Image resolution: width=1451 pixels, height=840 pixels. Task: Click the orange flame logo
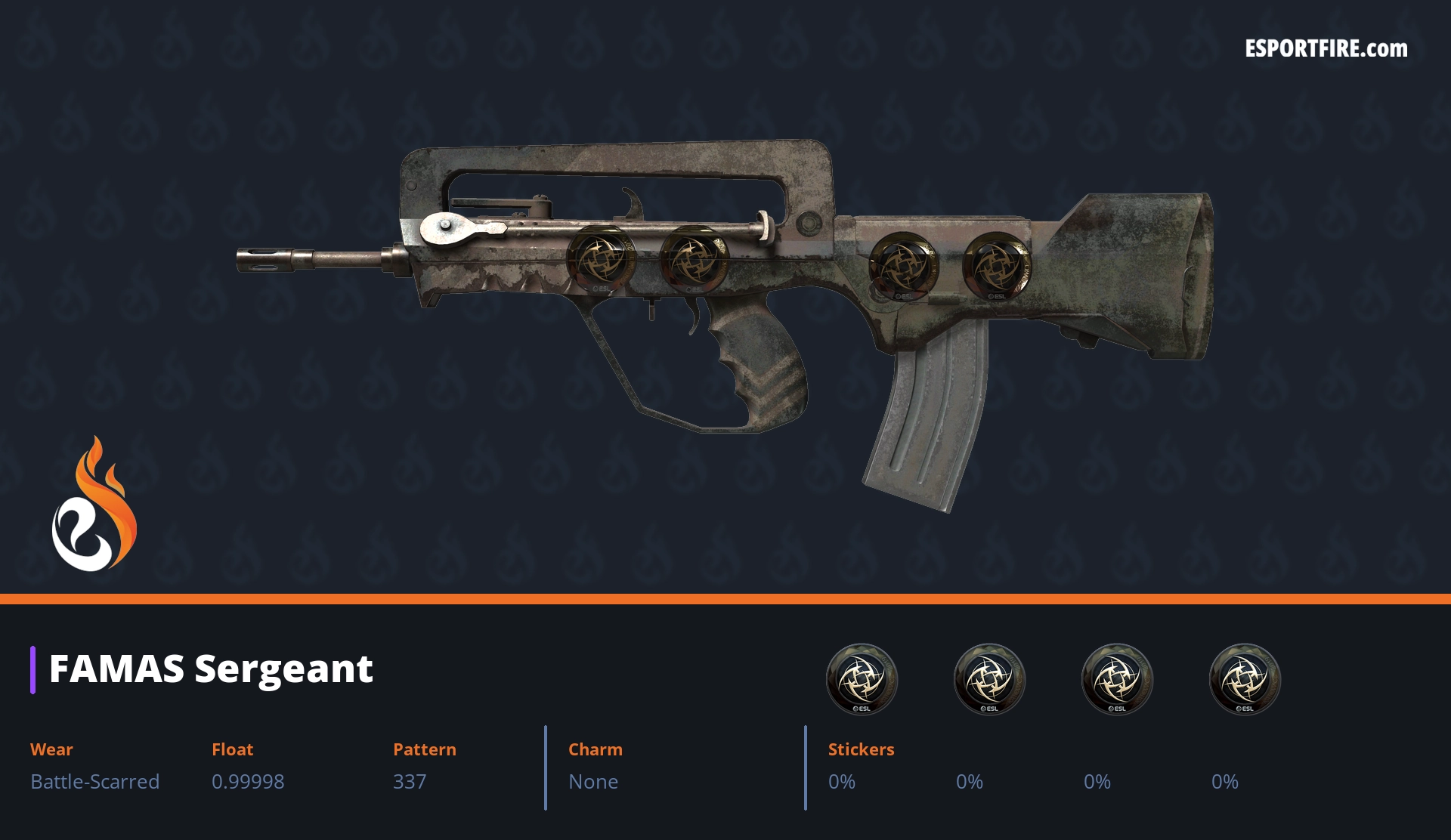(x=94, y=505)
